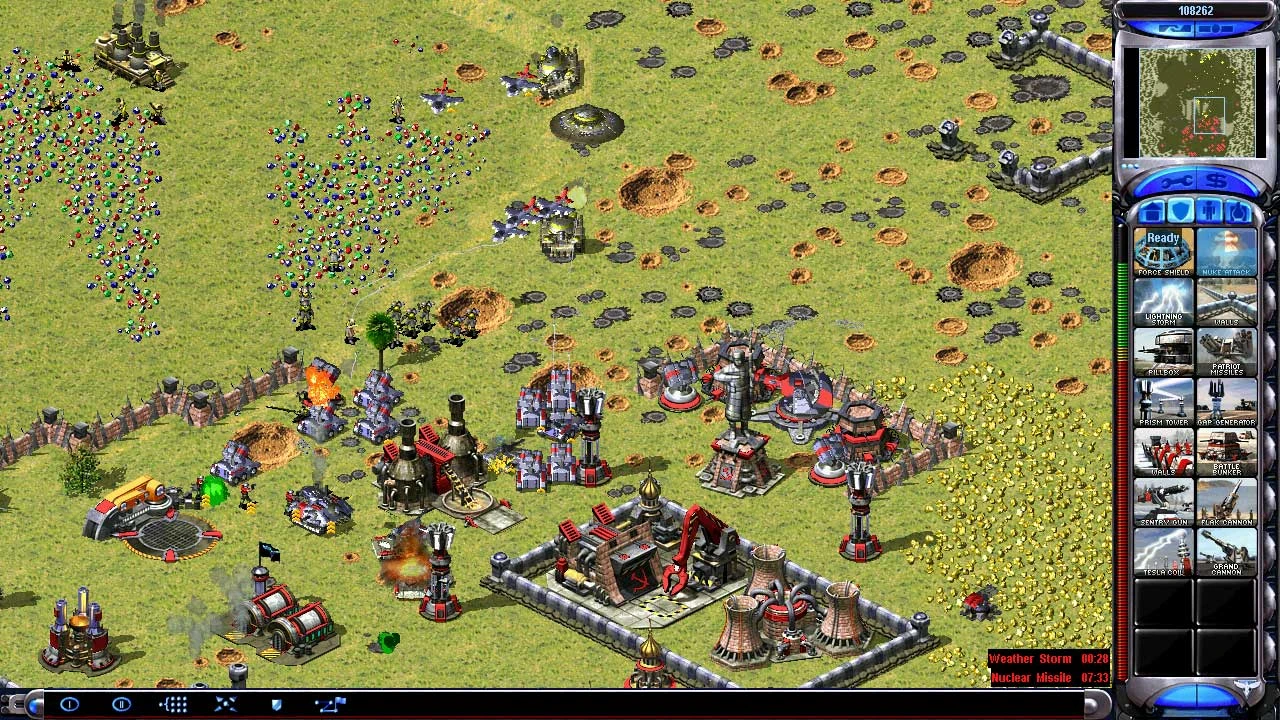
Task: Switch to the vehicles production tab
Action: (1238, 212)
